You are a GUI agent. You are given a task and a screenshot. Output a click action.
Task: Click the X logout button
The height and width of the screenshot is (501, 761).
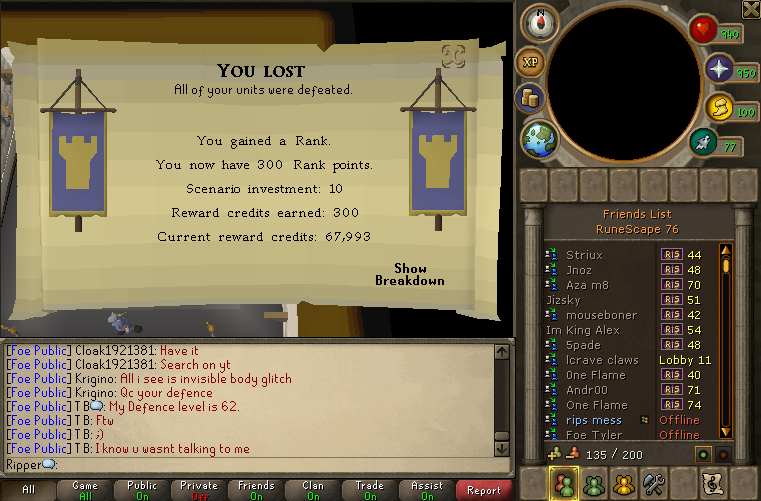[751, 9]
